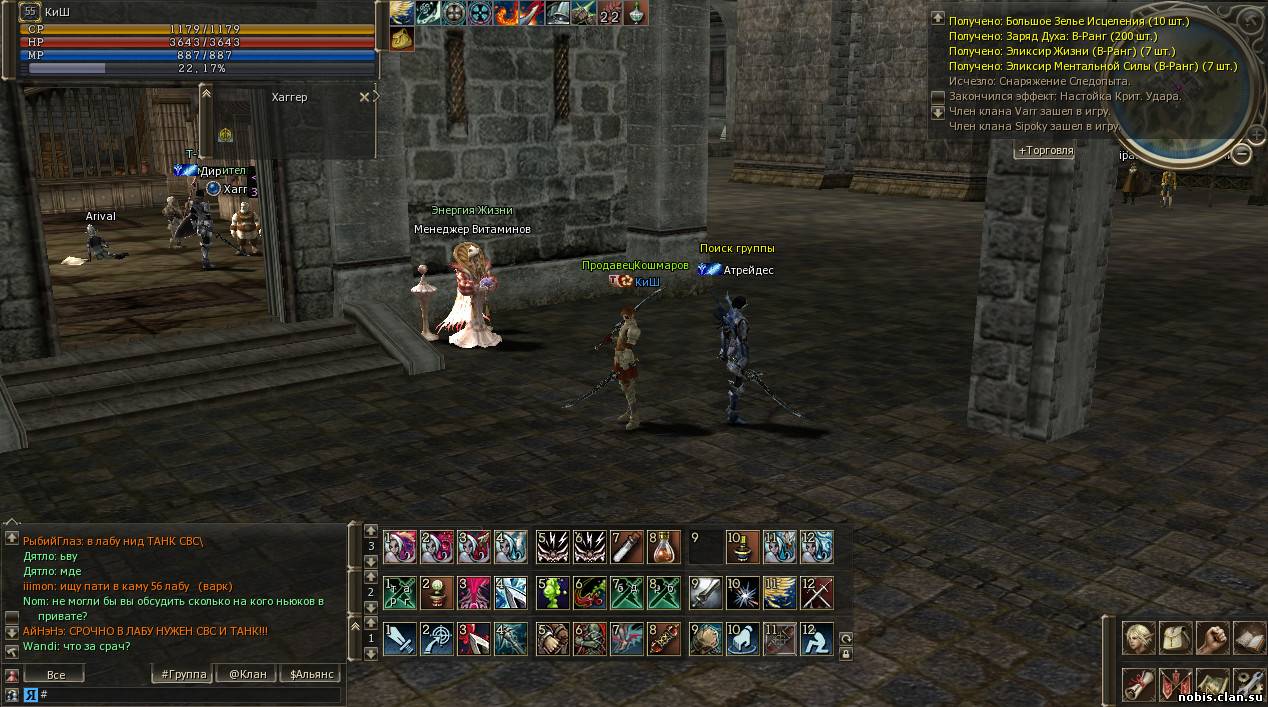Use the sit-down action in slot 12
This screenshot has height=707, width=1268.
[x=816, y=639]
